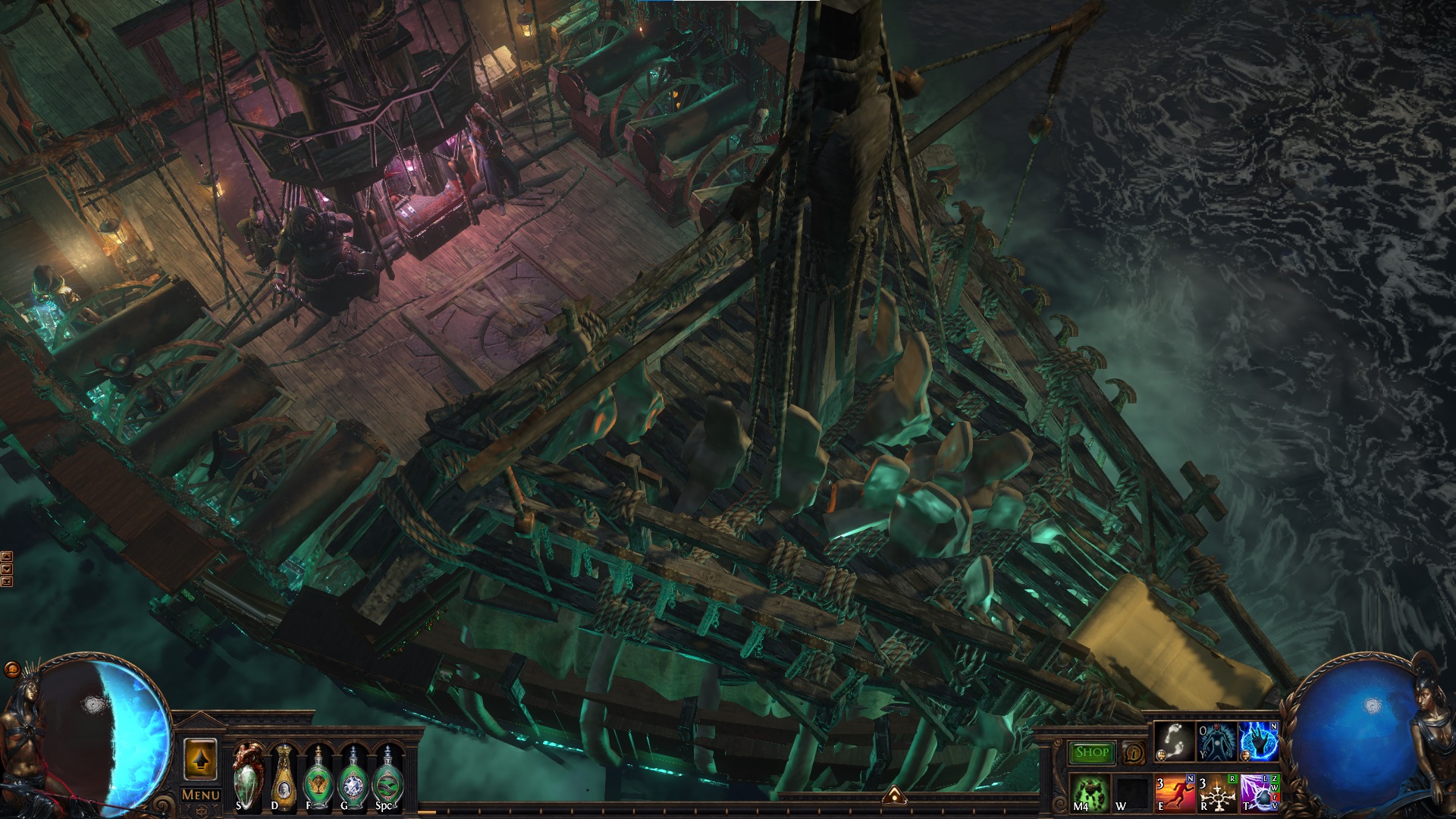Click the gold up-arrow level-up button
This screenshot has height=819, width=1456.
[201, 759]
